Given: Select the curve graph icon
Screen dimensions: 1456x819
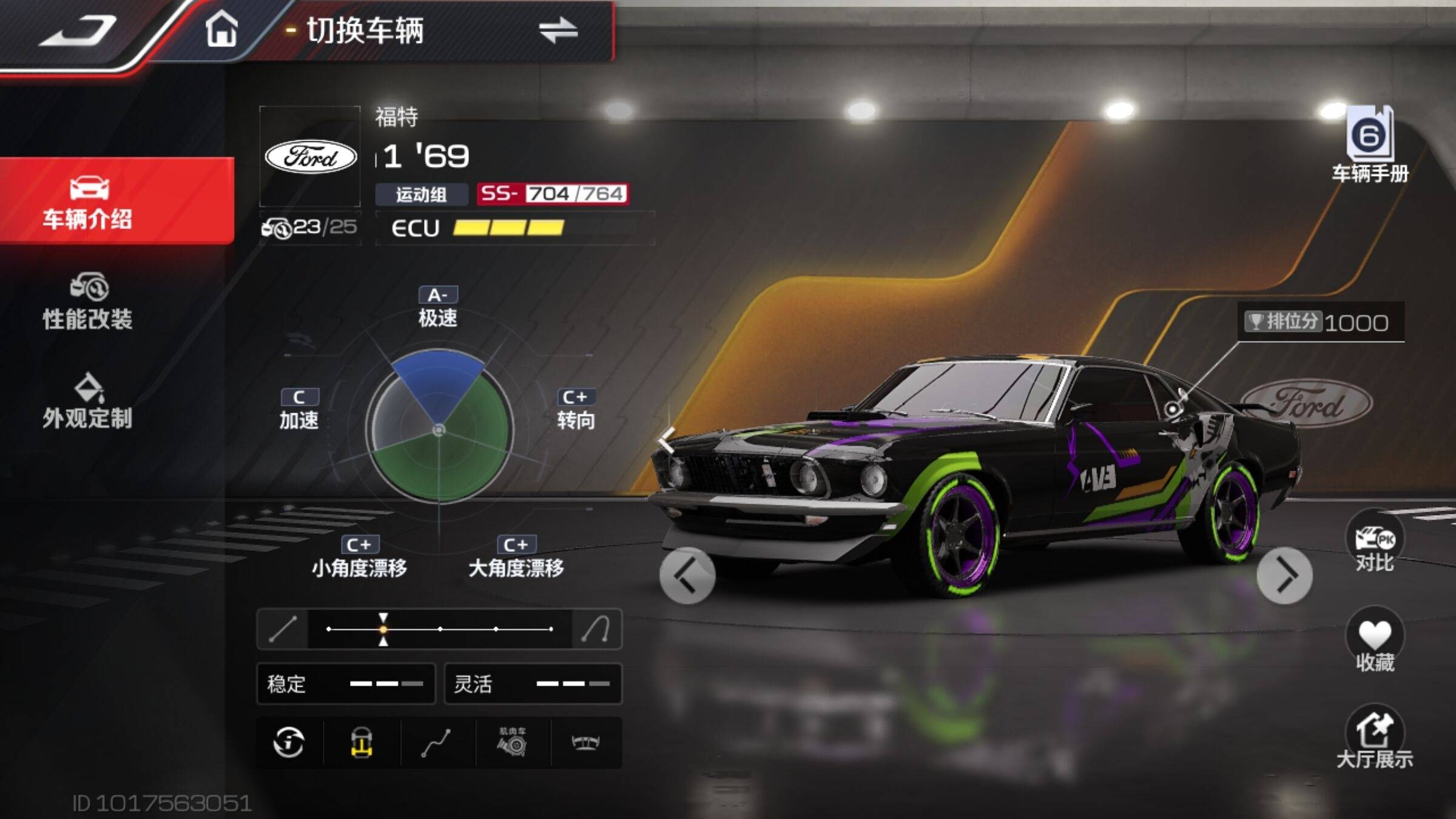Looking at the screenshot, I should (x=436, y=743).
